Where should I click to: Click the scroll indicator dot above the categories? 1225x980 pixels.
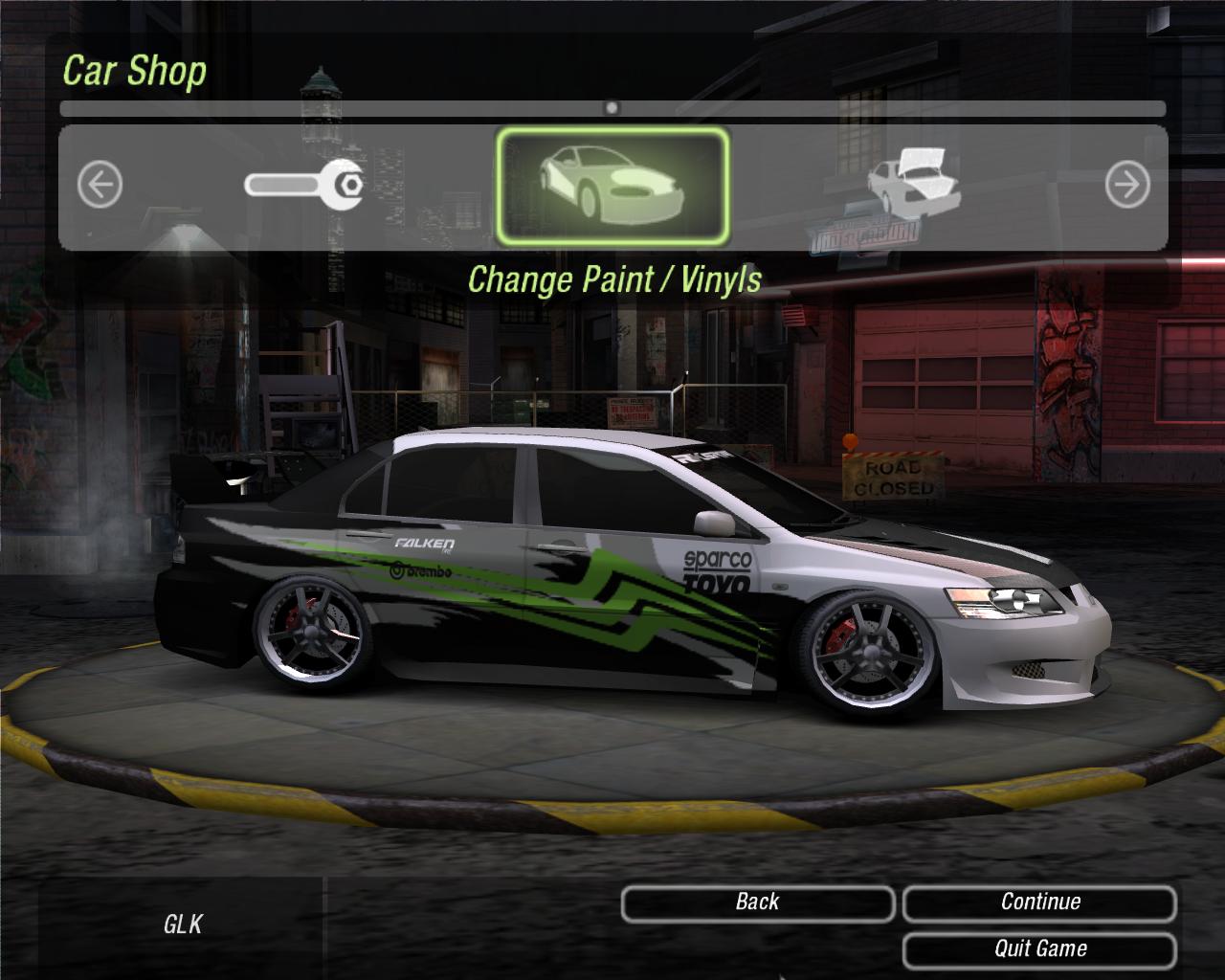coord(612,108)
